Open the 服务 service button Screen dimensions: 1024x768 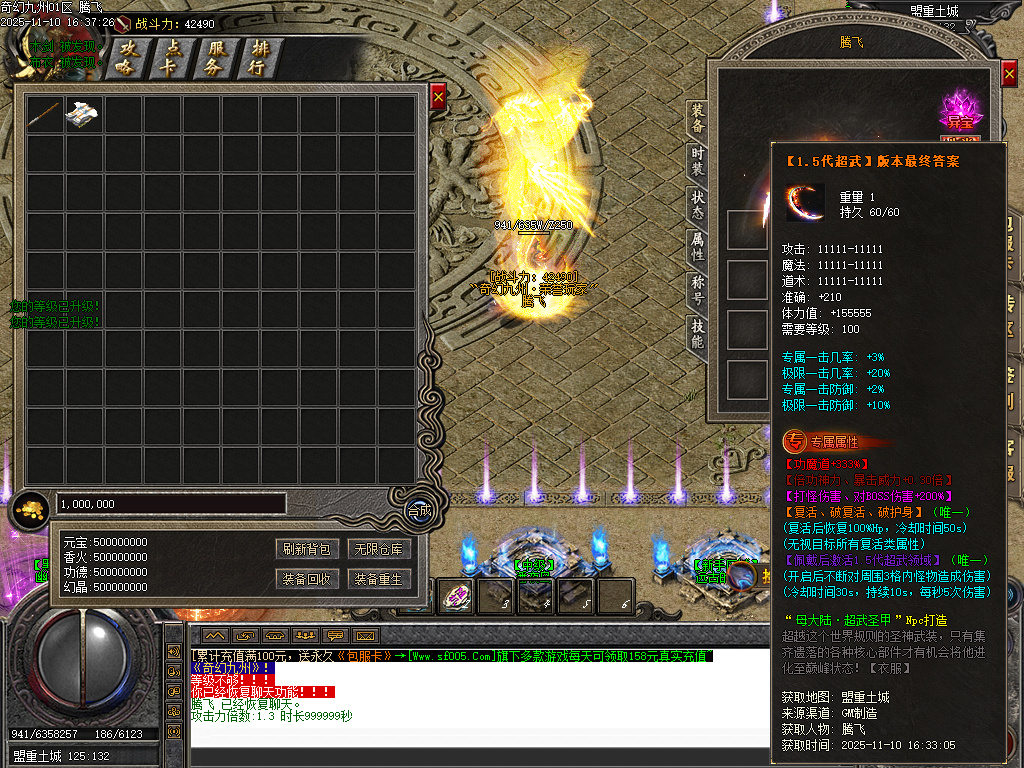(215, 58)
